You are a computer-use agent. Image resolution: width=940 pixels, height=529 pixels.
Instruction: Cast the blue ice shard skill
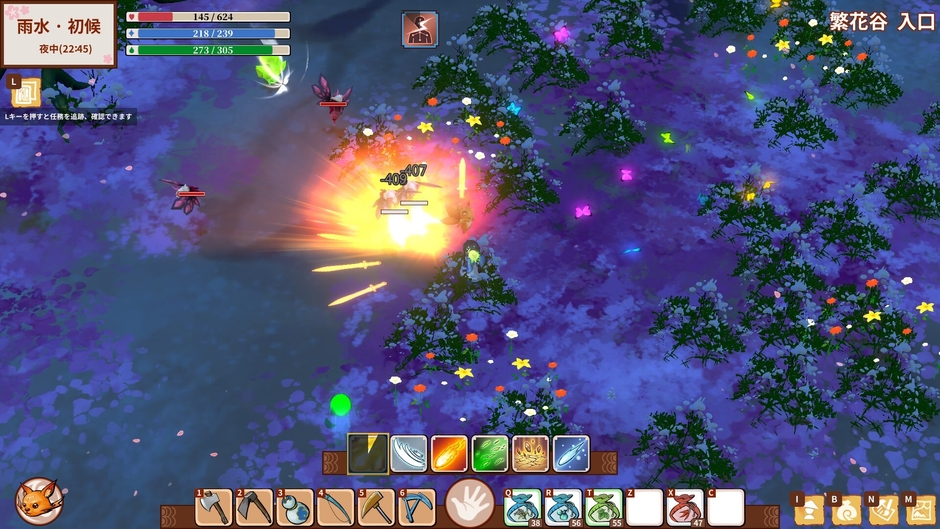point(571,454)
